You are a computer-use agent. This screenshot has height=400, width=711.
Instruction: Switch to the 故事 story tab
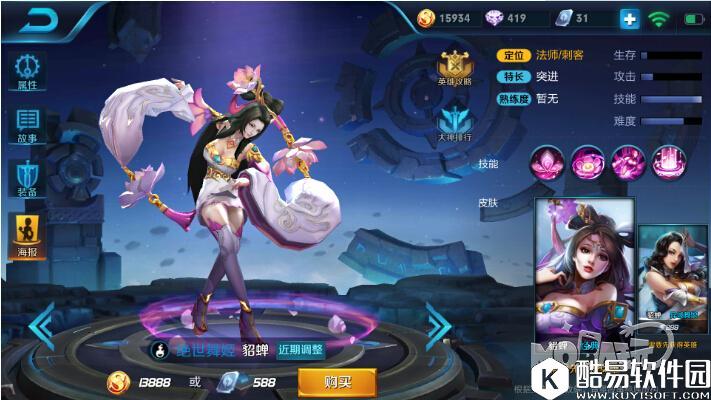pos(27,127)
